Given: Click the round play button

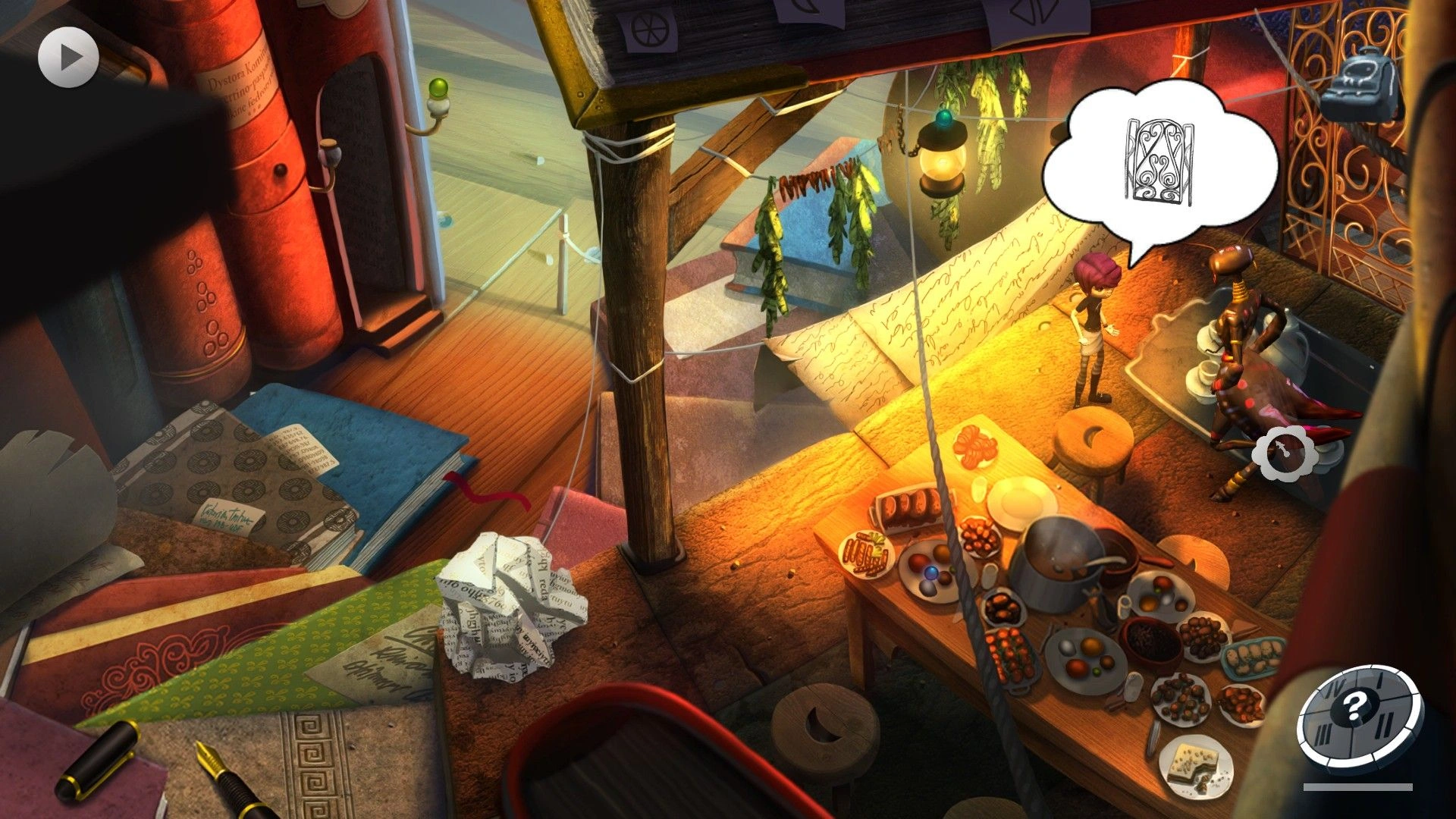Looking at the screenshot, I should pyautogui.click(x=68, y=57).
